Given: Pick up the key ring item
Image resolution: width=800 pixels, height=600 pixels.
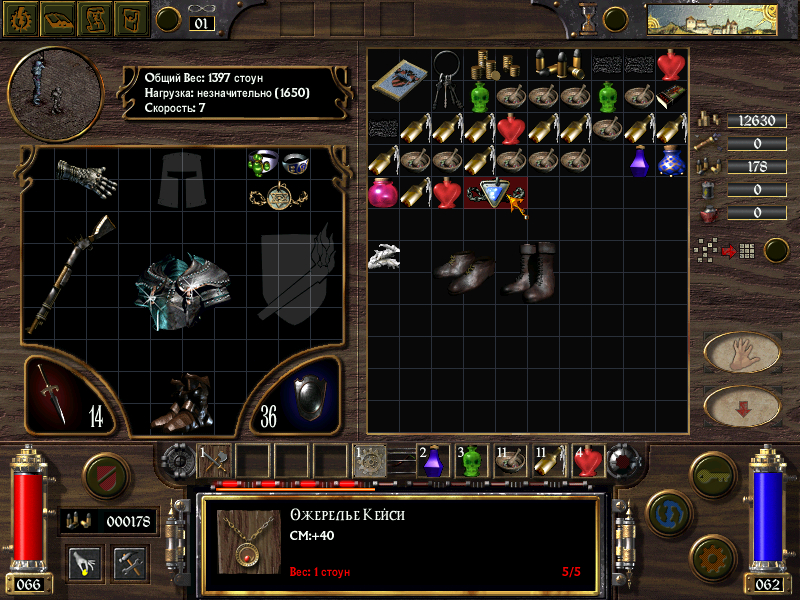Looking at the screenshot, I should 448,78.
